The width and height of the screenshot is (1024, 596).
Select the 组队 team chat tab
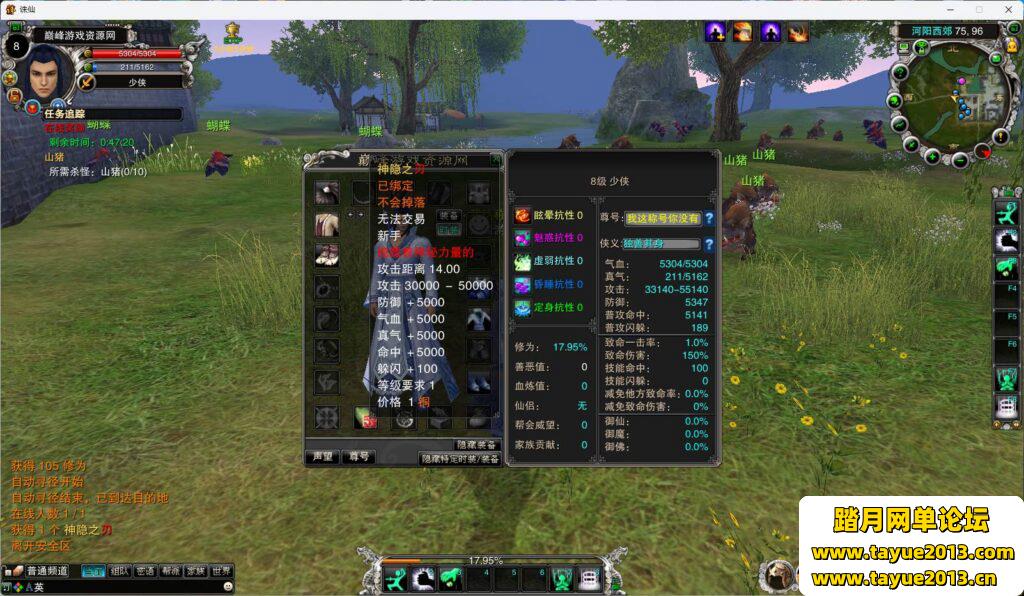click(120, 571)
